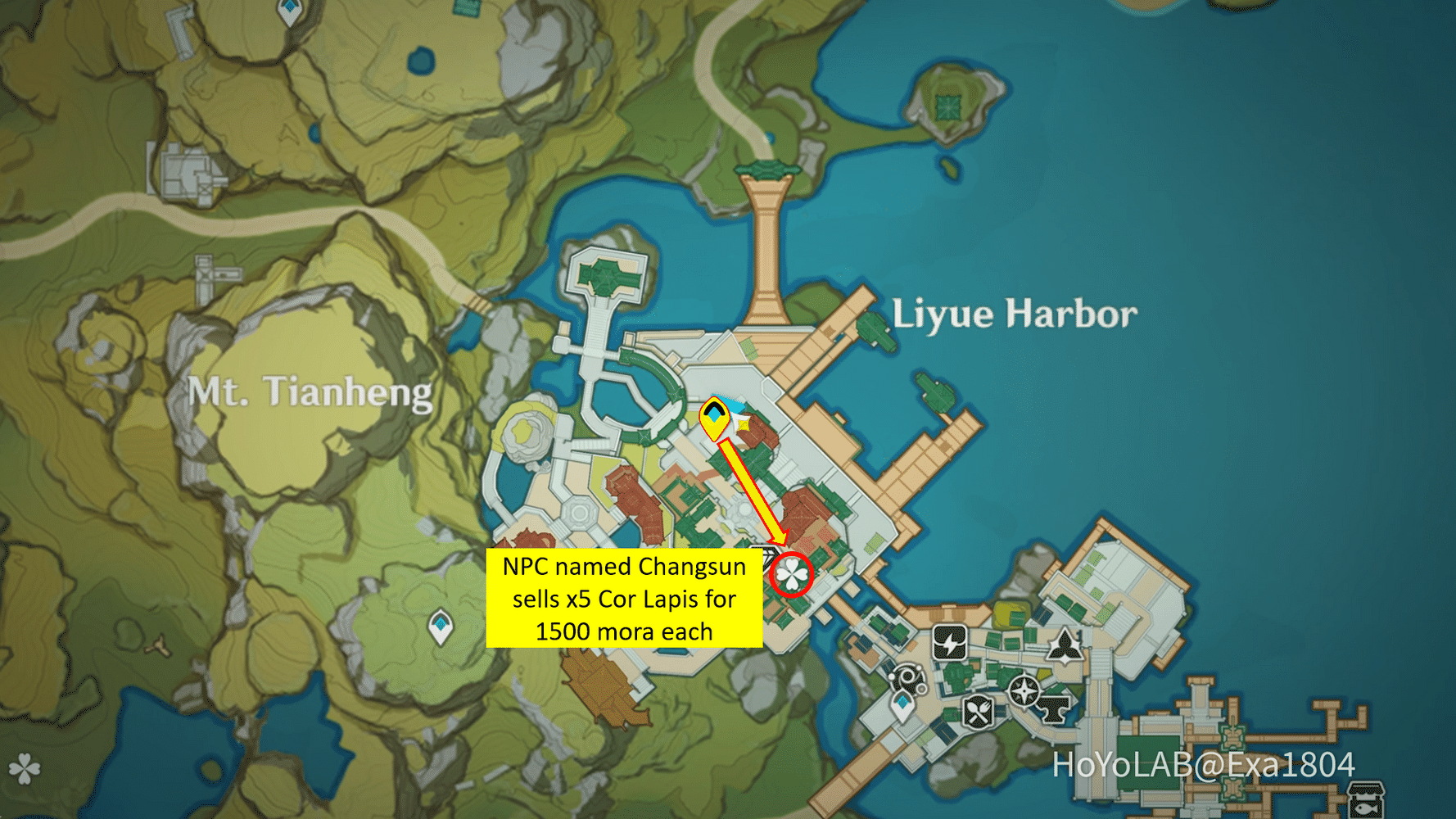Click the compass-star Adventurers' Guild icon
The height and width of the screenshot is (819, 1456).
coord(1024,692)
